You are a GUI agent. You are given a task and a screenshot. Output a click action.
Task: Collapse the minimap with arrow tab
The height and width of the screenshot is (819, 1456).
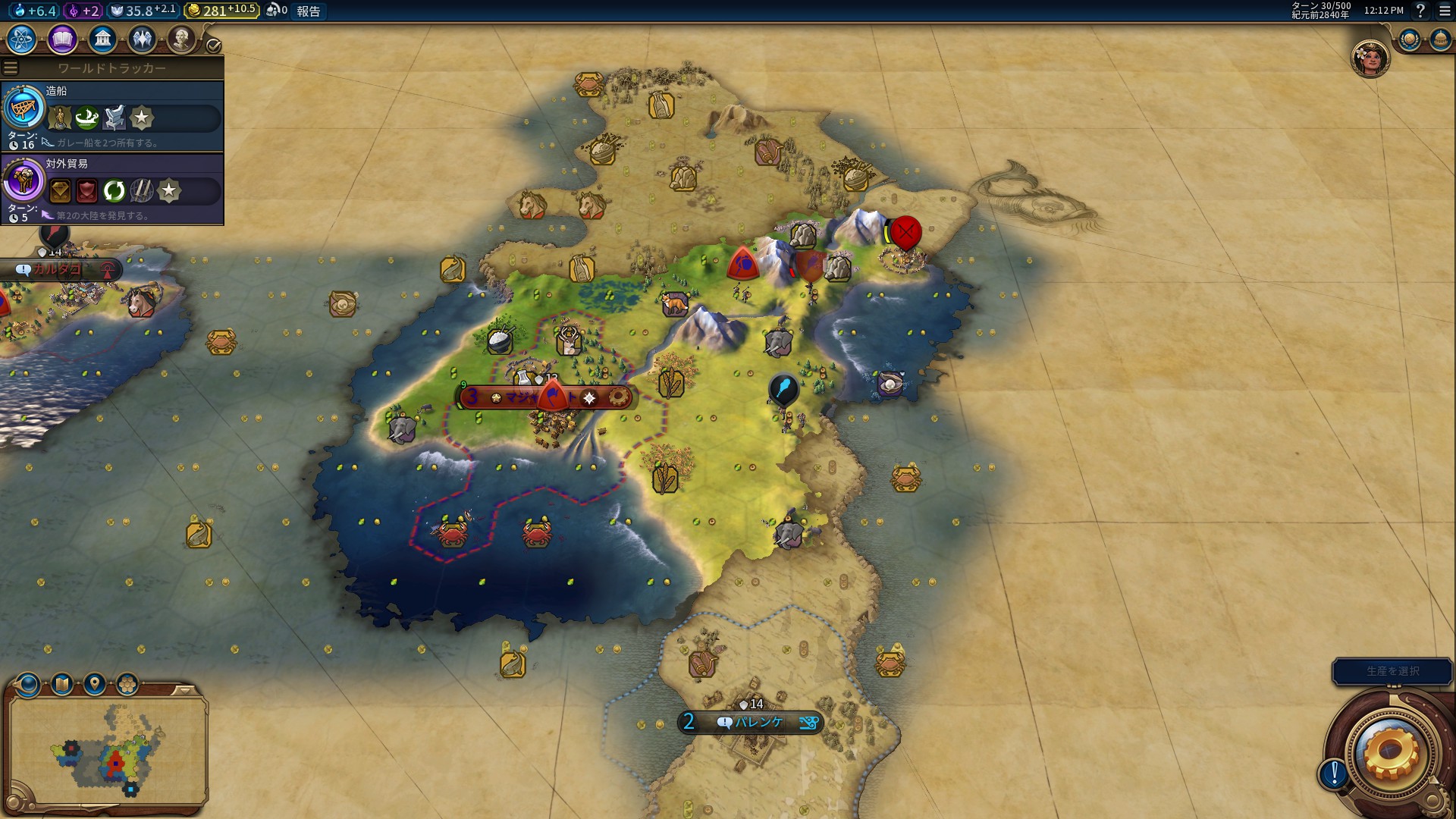click(184, 690)
